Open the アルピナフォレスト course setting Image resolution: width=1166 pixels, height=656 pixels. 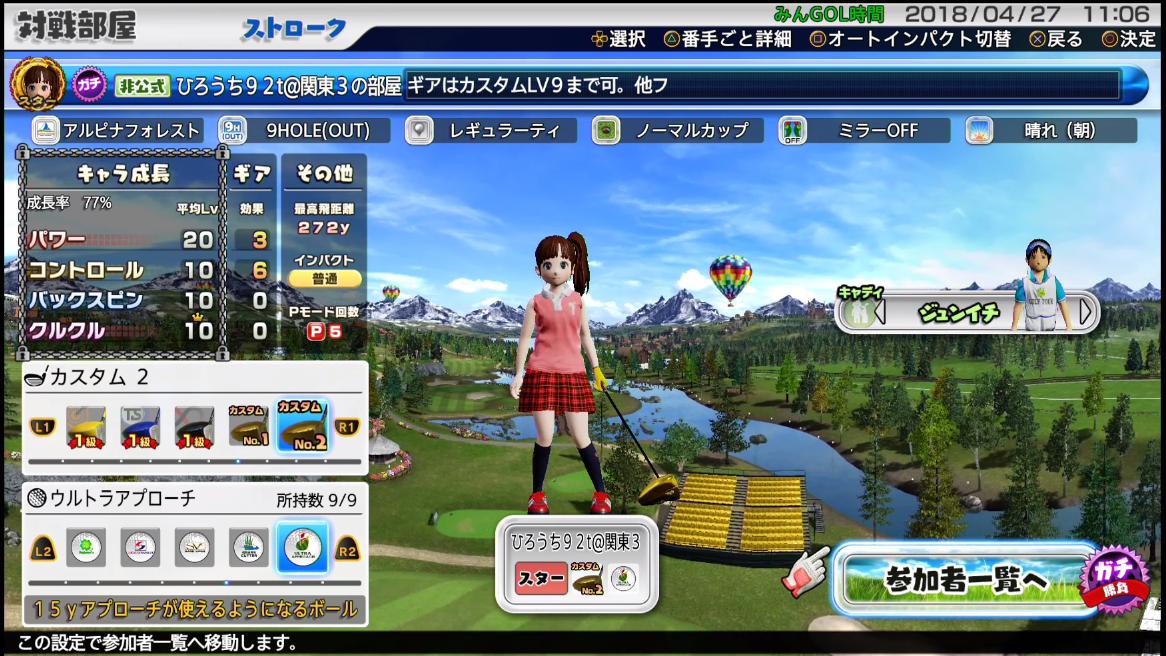click(118, 131)
